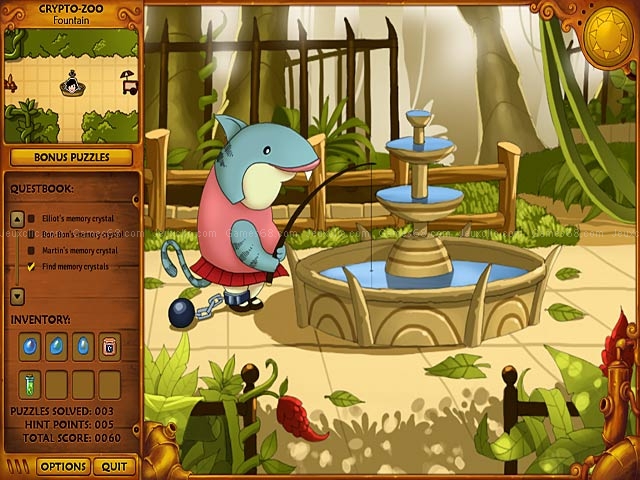Select the jar item in the inventory
The width and height of the screenshot is (640, 480).
pos(110,346)
